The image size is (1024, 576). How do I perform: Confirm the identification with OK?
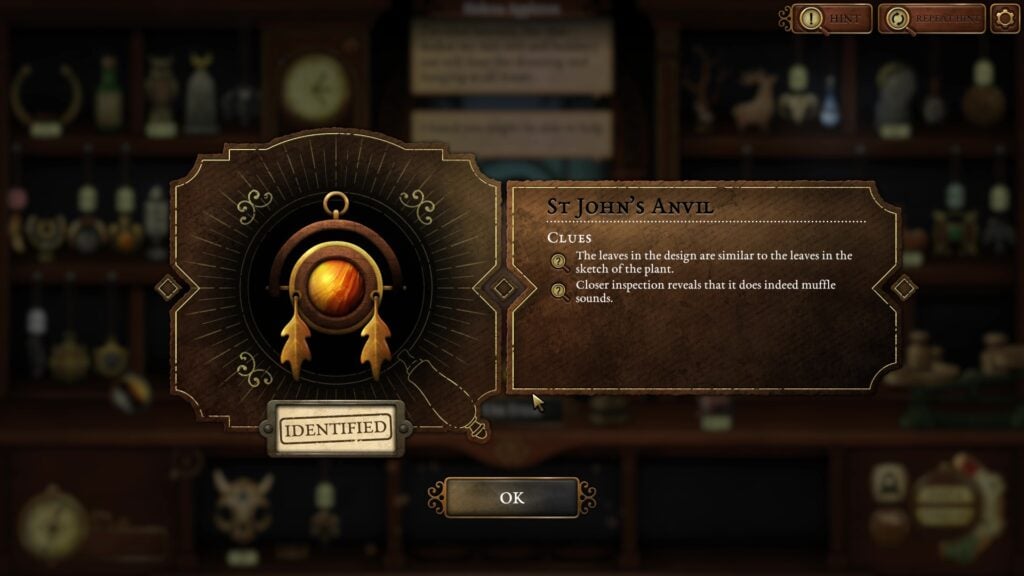coord(511,497)
